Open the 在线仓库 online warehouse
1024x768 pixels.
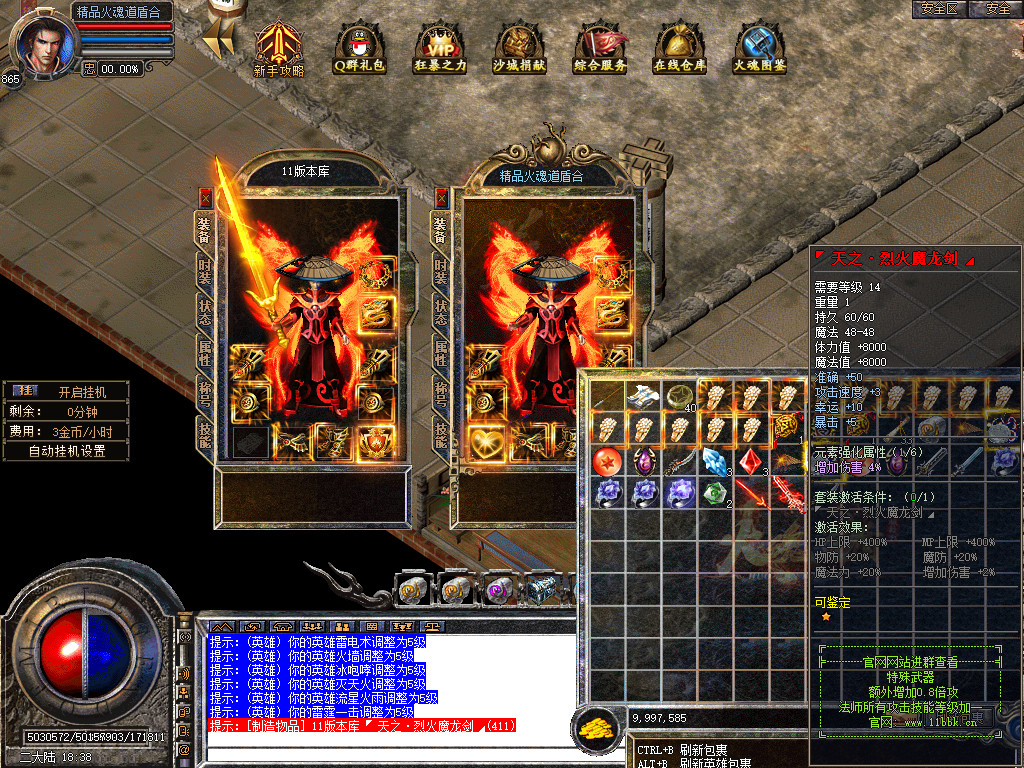[680, 48]
